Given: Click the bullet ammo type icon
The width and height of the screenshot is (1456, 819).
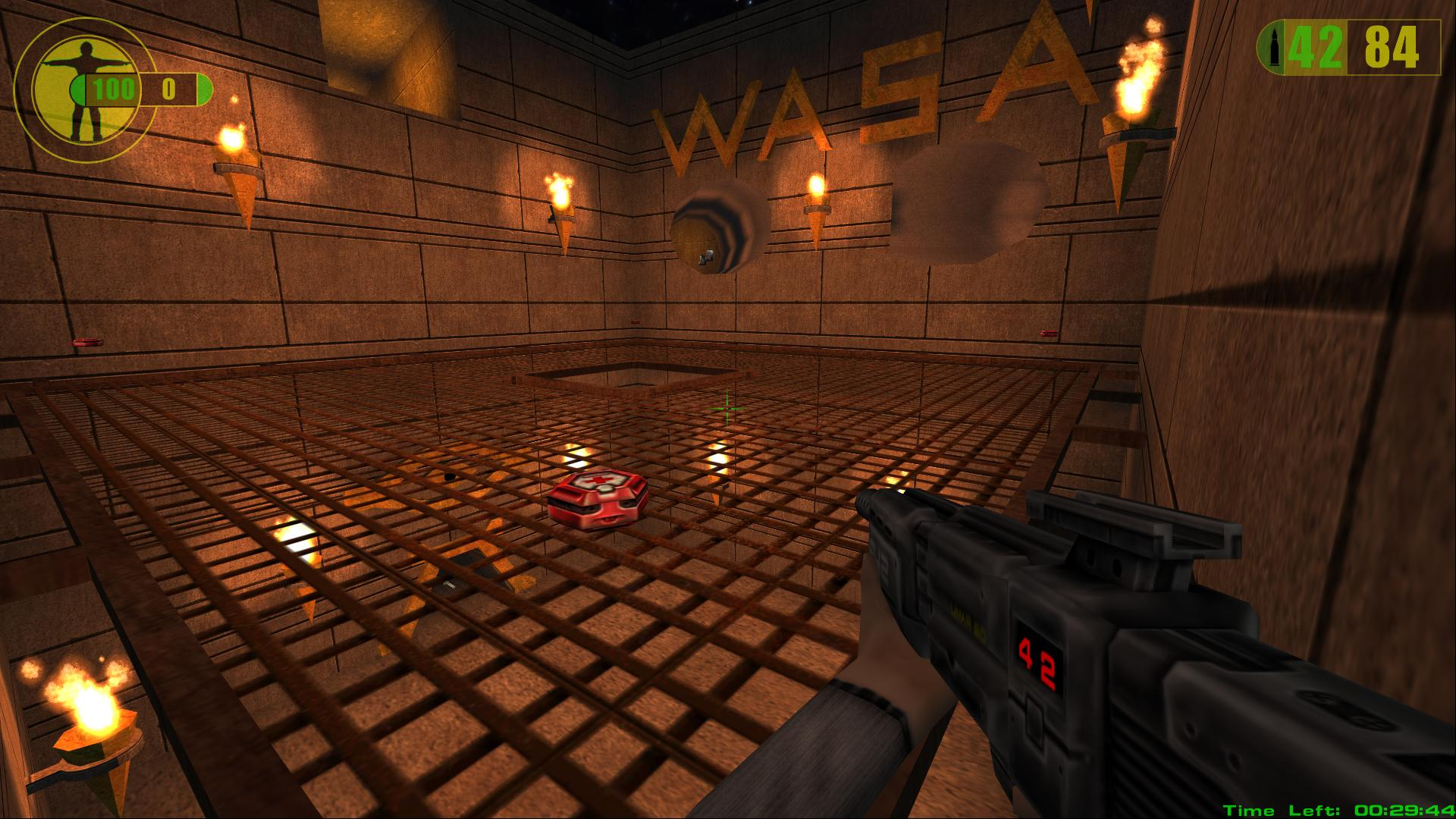Looking at the screenshot, I should (x=1270, y=48).
